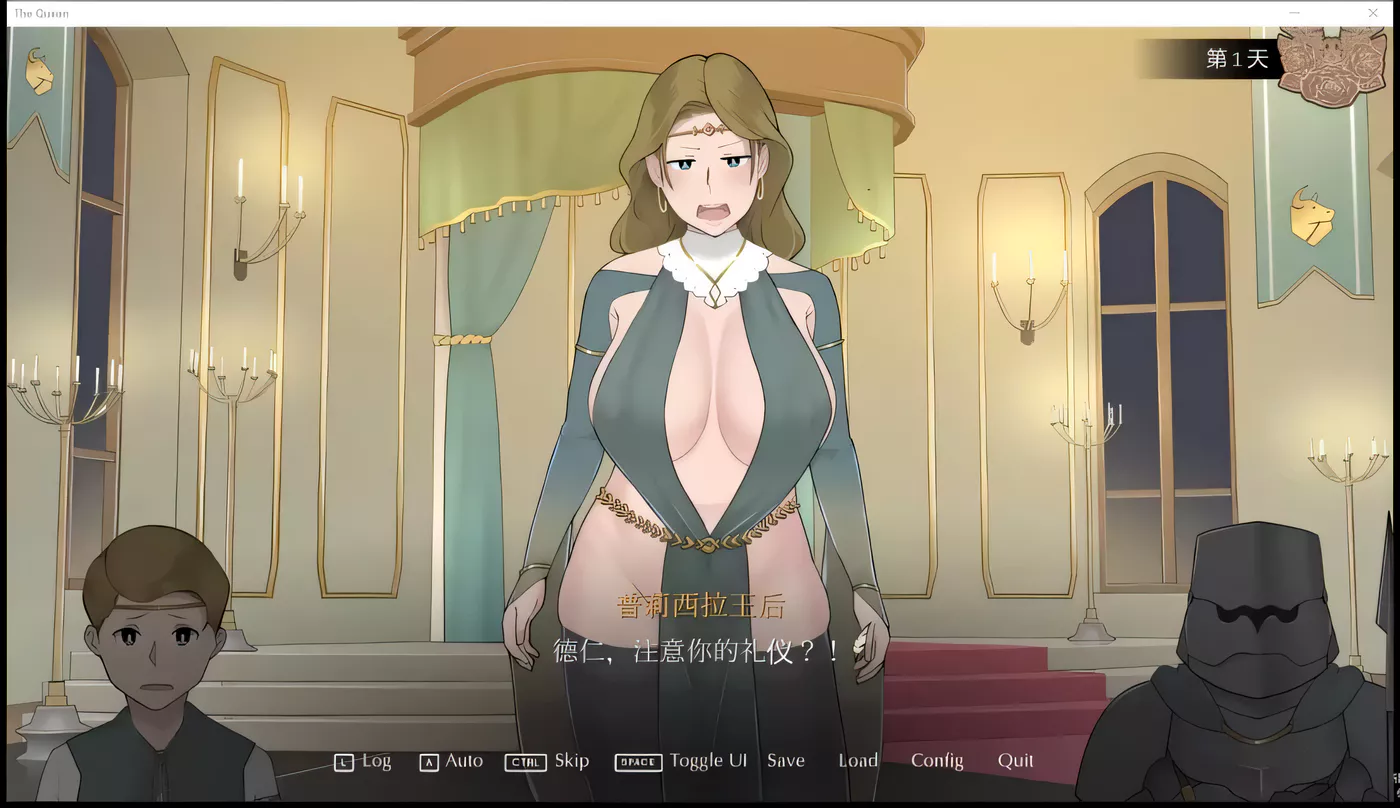Click the 第1天 day indicator banner

pyautogui.click(x=1236, y=59)
